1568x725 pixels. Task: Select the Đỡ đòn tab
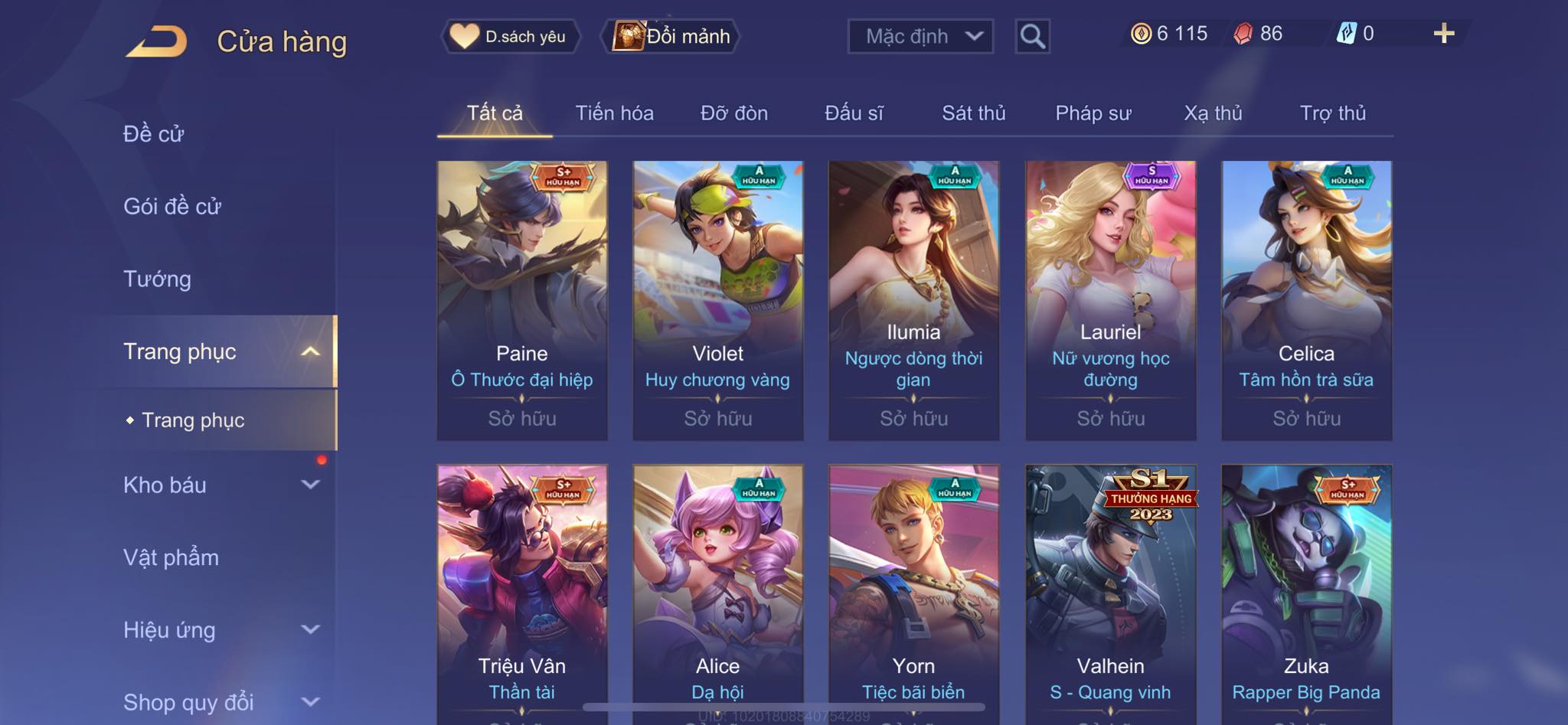click(733, 113)
